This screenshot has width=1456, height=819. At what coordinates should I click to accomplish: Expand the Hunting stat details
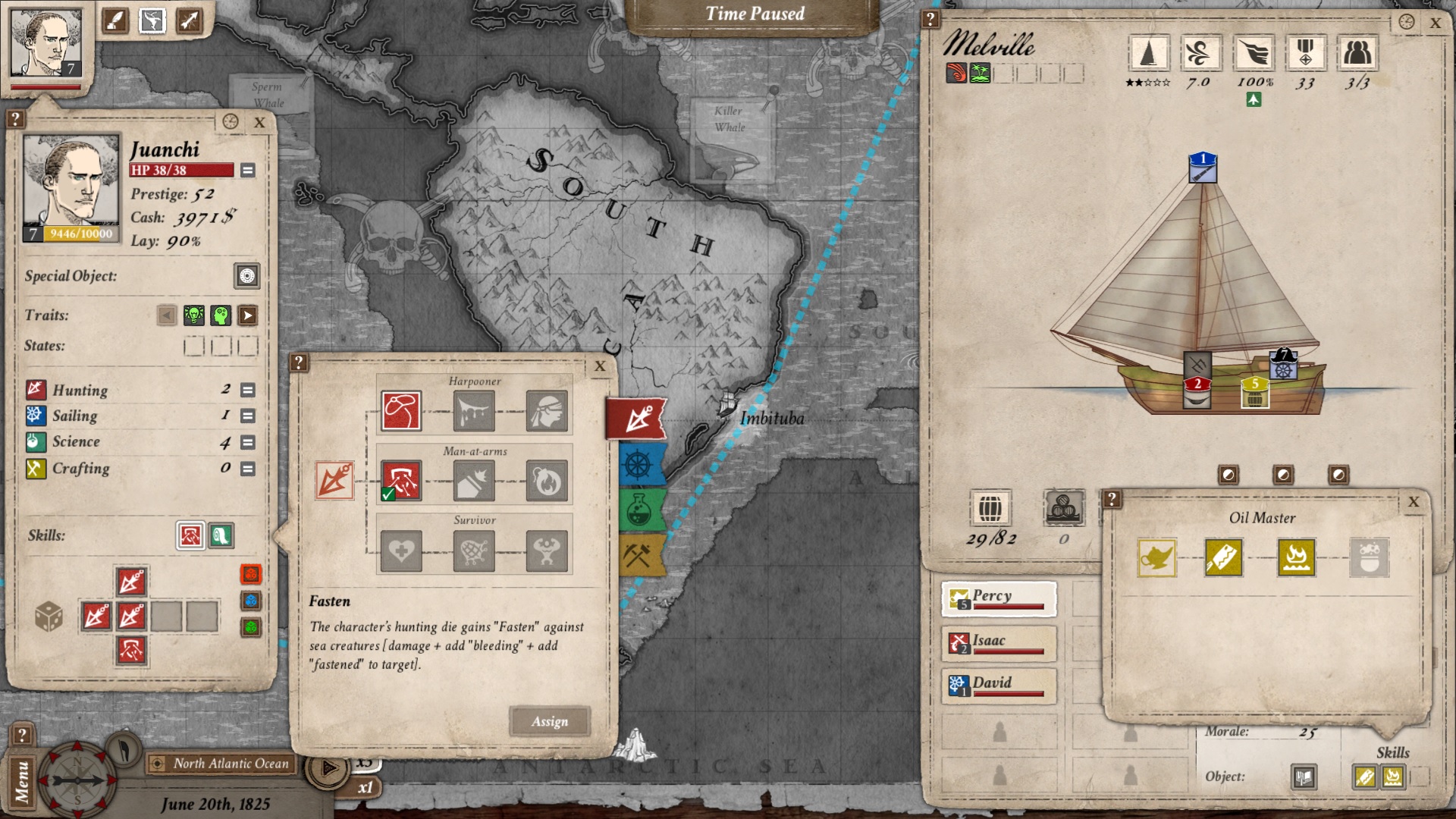tap(247, 390)
